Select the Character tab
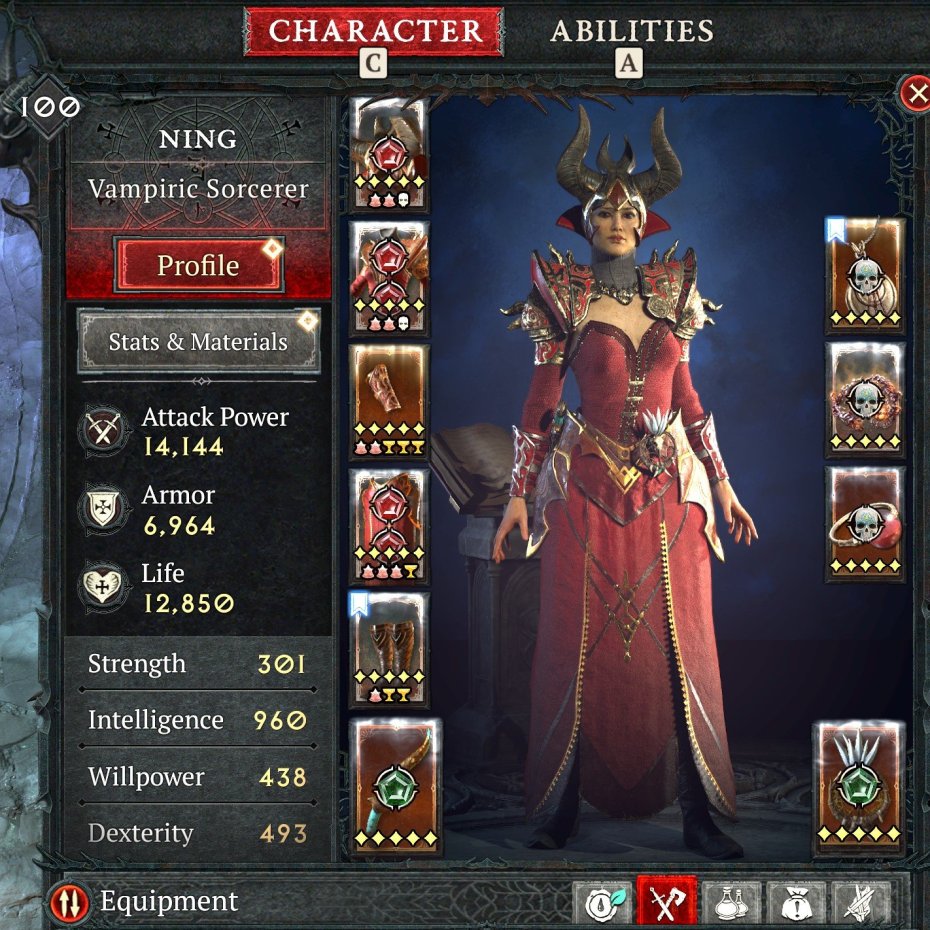930x930 pixels. coord(374,31)
